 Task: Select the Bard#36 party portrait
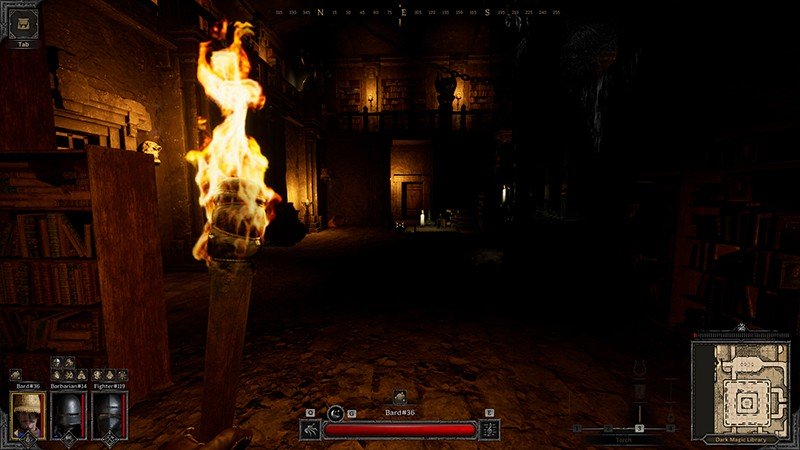click(27, 414)
